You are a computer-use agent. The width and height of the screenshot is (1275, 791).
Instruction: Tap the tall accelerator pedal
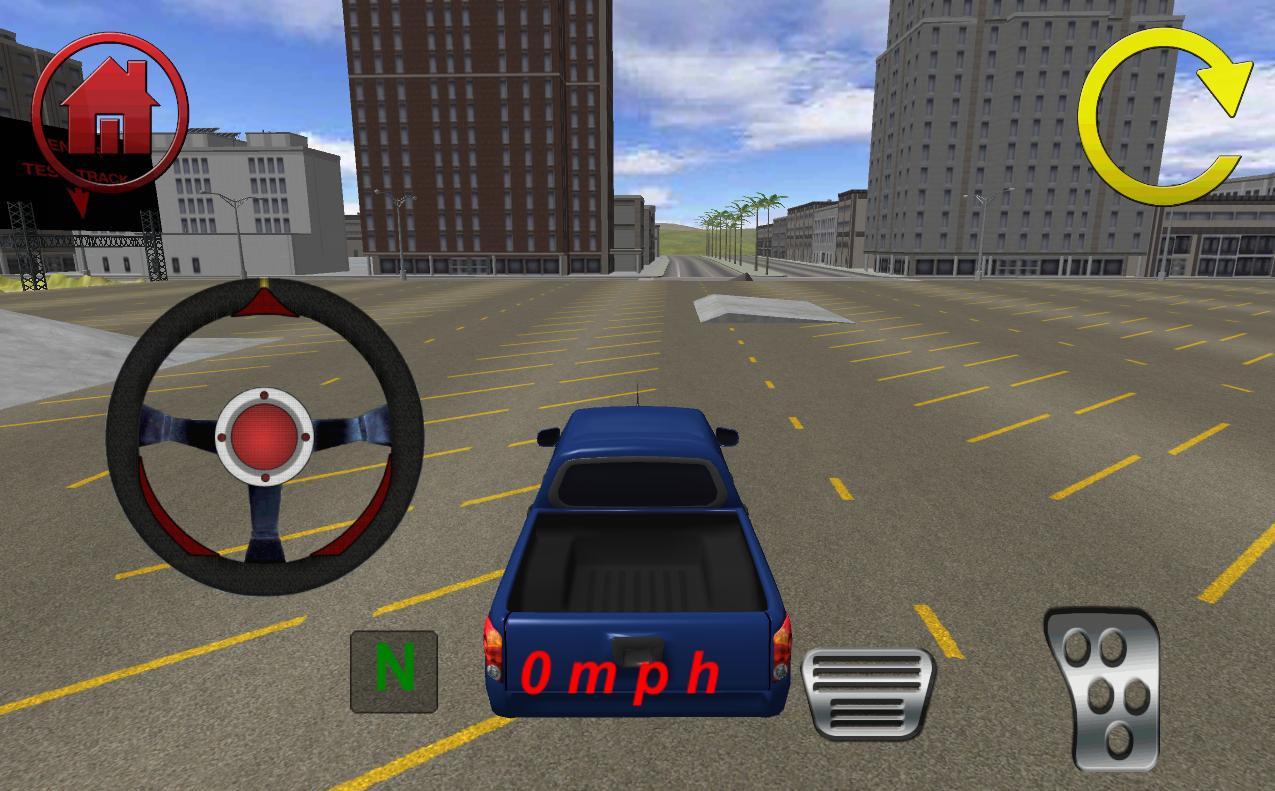coord(1101,689)
